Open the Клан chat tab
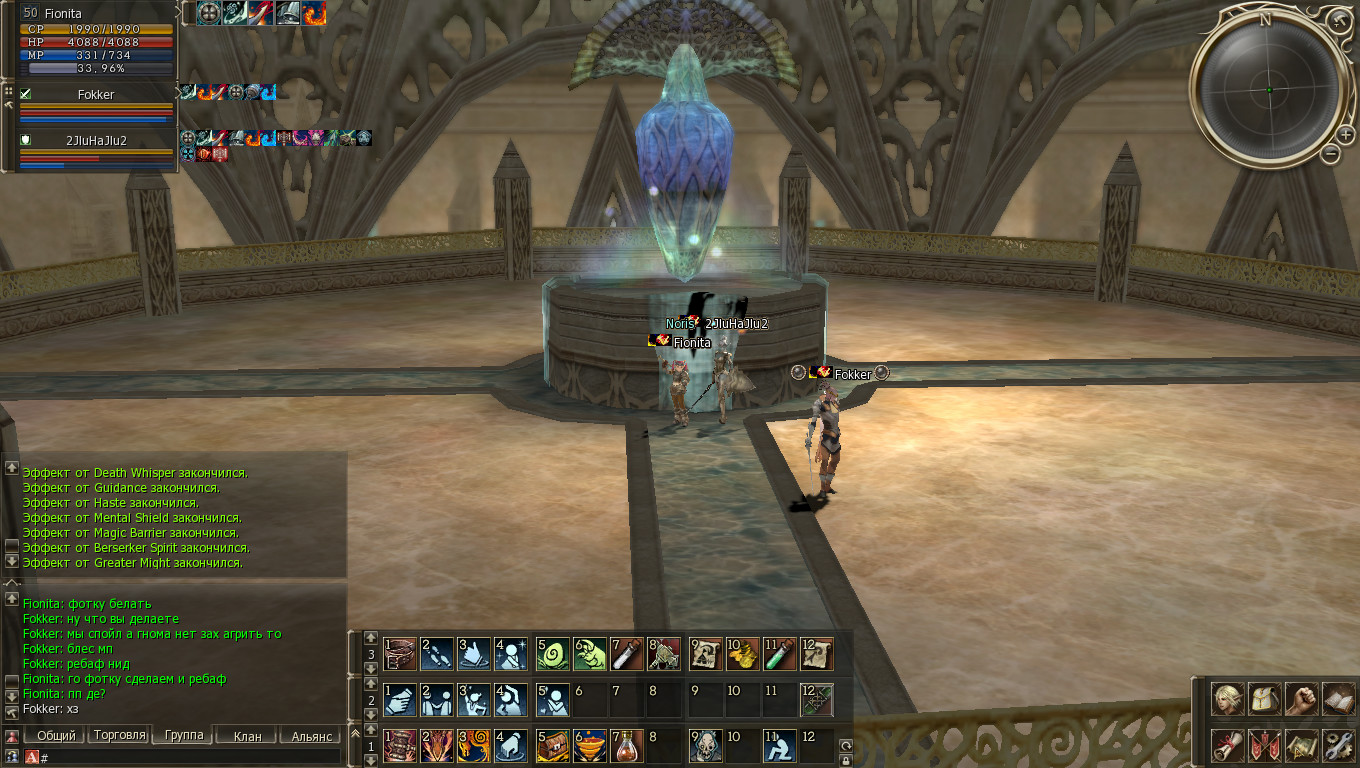 pyautogui.click(x=247, y=736)
